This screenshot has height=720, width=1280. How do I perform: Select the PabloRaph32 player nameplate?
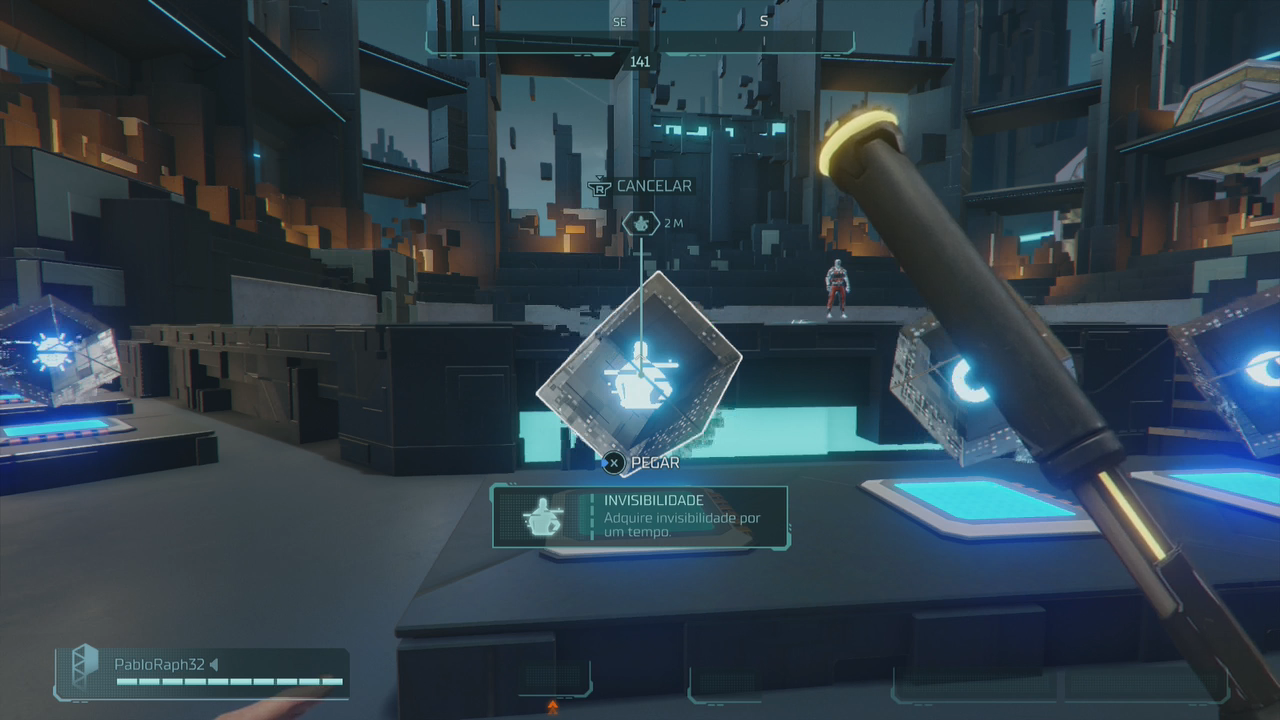click(x=202, y=673)
